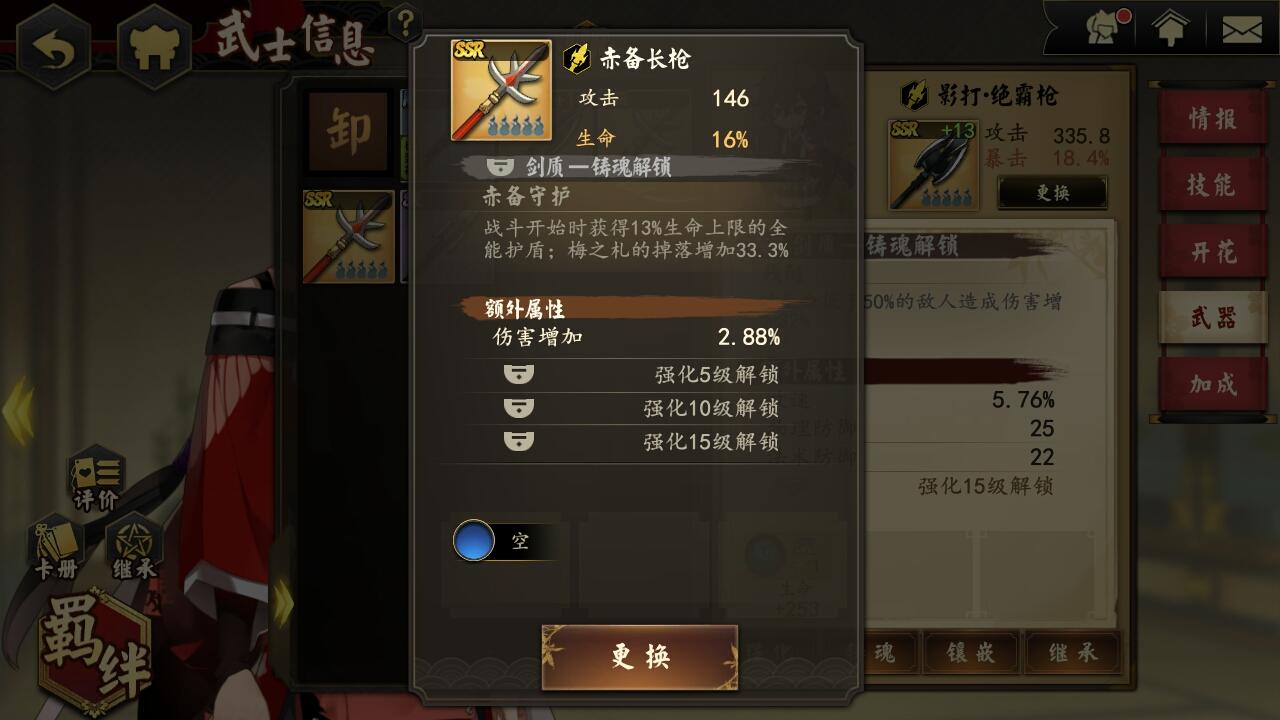Click the home icon in the top bar
Screen dimensions: 1280x720
1170,28
